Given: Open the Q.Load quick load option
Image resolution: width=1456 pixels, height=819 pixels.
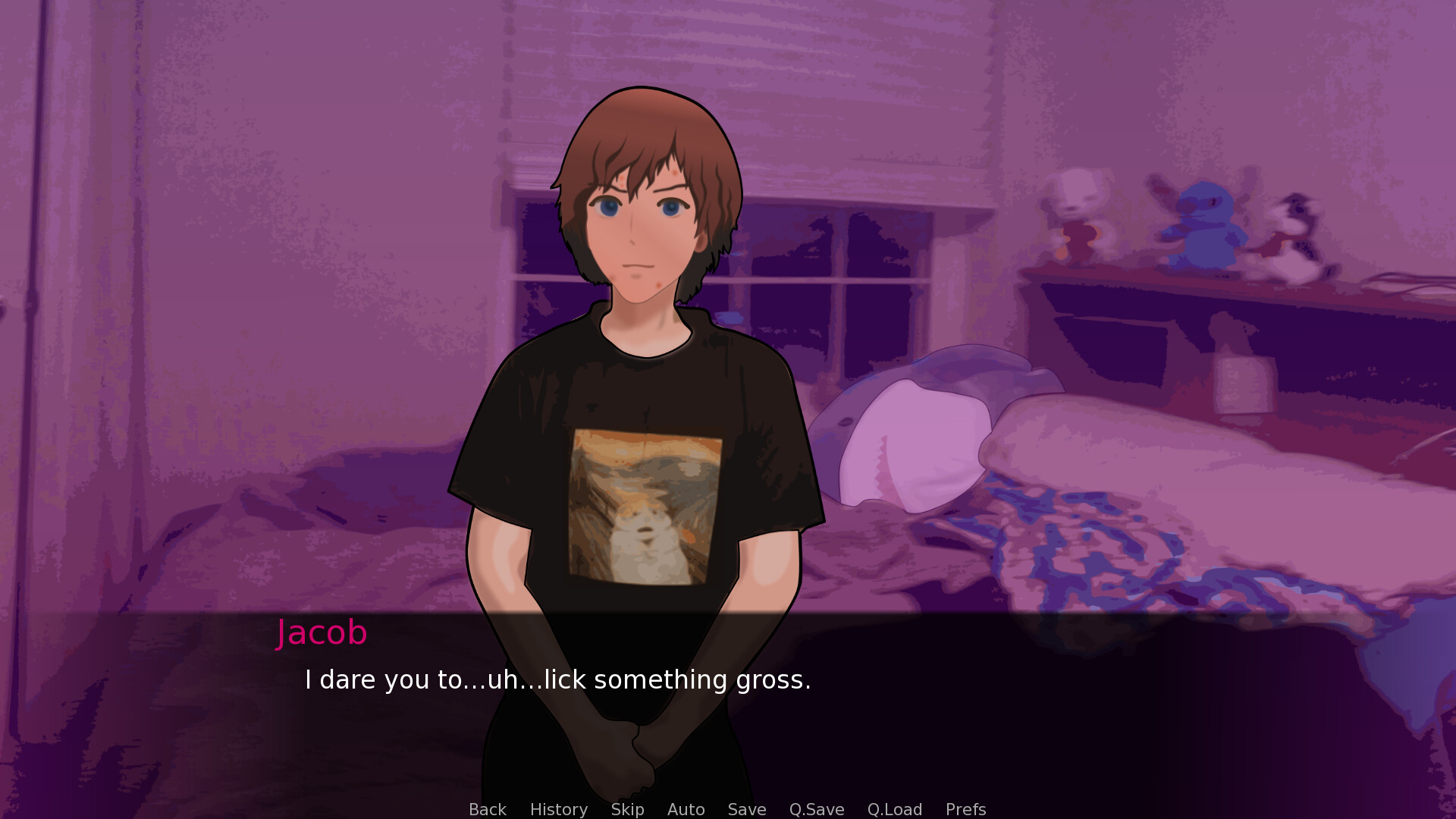Looking at the screenshot, I should tap(895, 809).
